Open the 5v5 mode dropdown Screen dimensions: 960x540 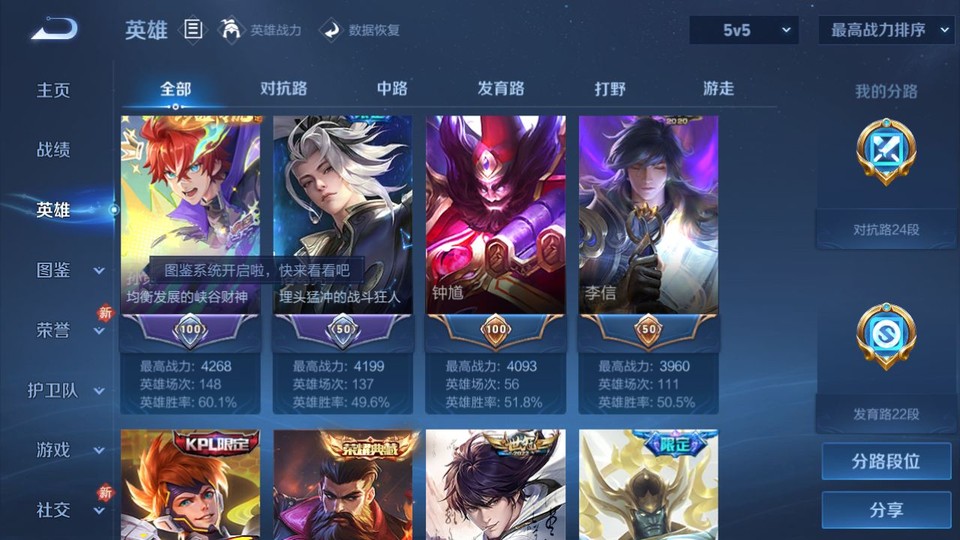click(x=744, y=30)
